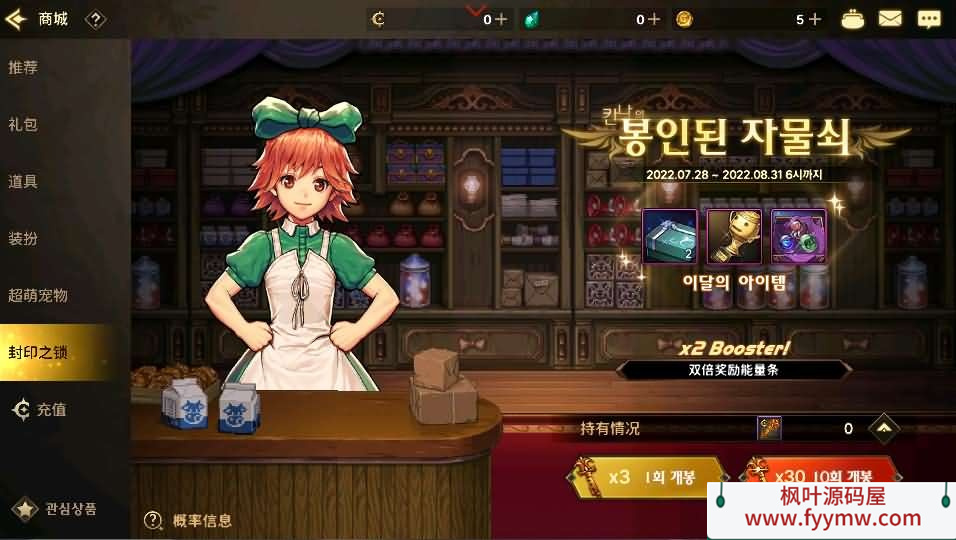
Task: Open one lock with the x3 button
Action: (x=648, y=477)
